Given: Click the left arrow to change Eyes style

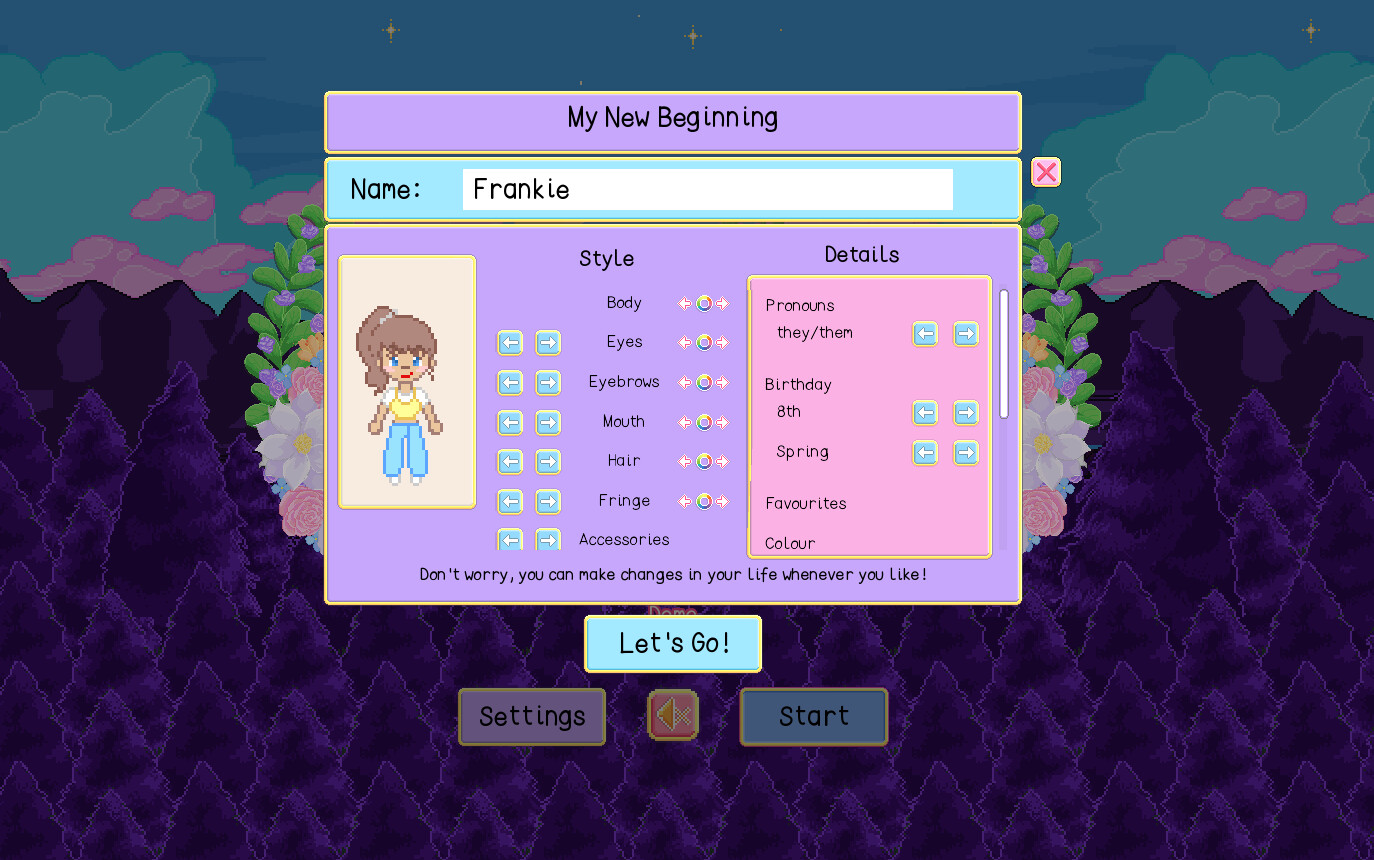Looking at the screenshot, I should pyautogui.click(x=510, y=342).
